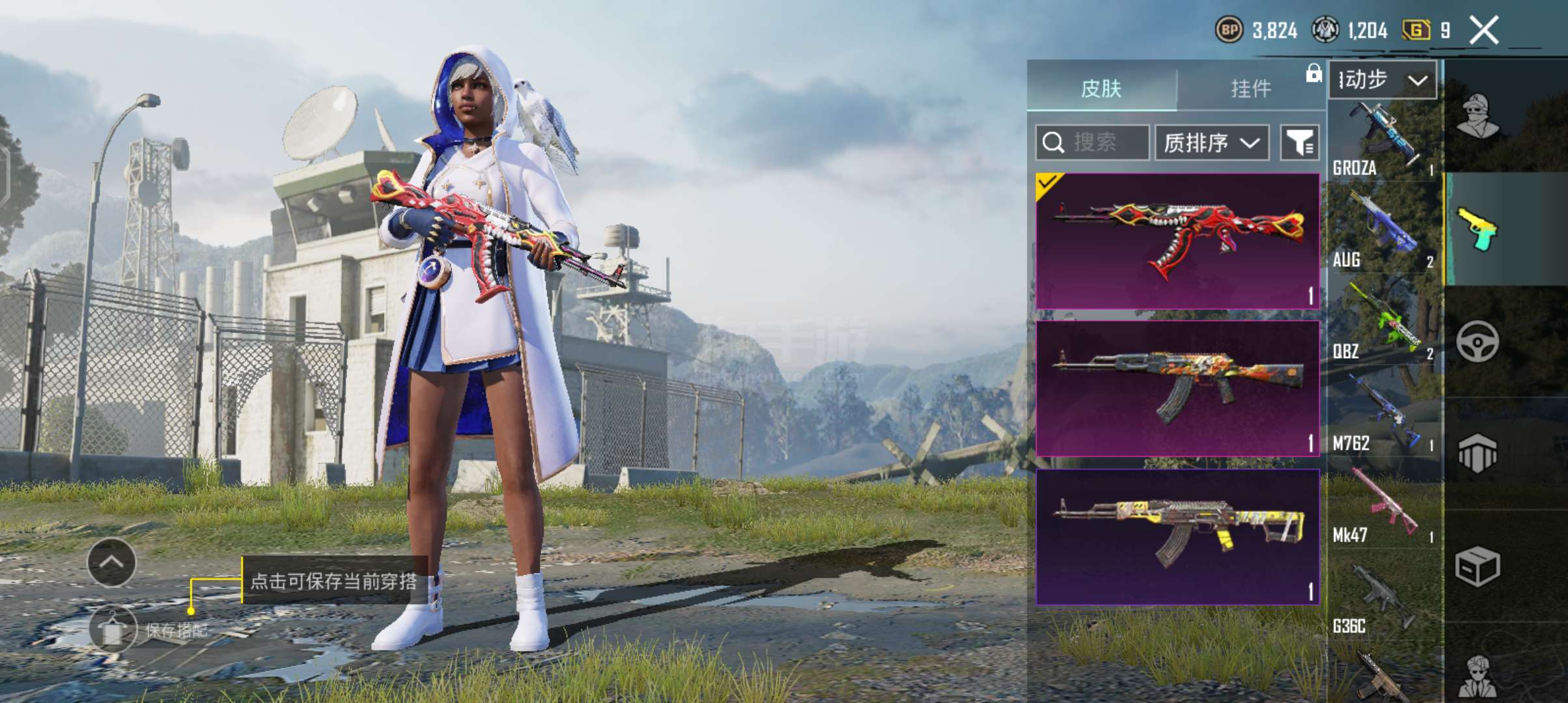Open the steering wheel vehicle category
This screenshot has width=1568, height=703.
(1477, 342)
